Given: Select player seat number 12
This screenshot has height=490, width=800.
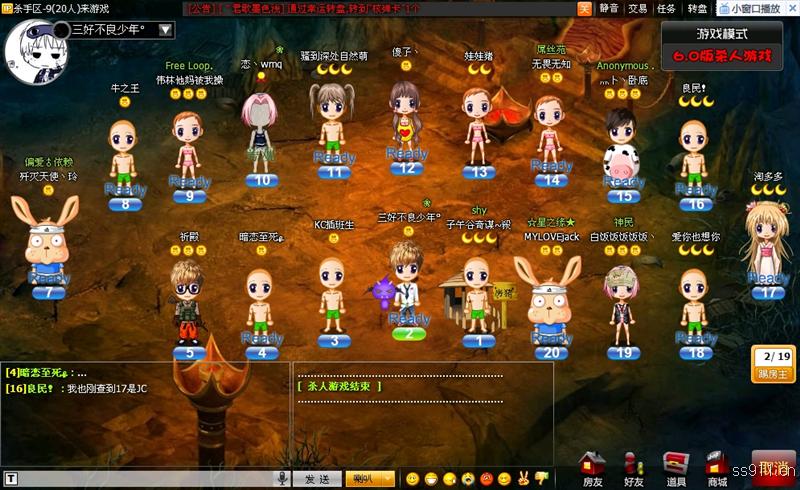Looking at the screenshot, I should [406, 168].
